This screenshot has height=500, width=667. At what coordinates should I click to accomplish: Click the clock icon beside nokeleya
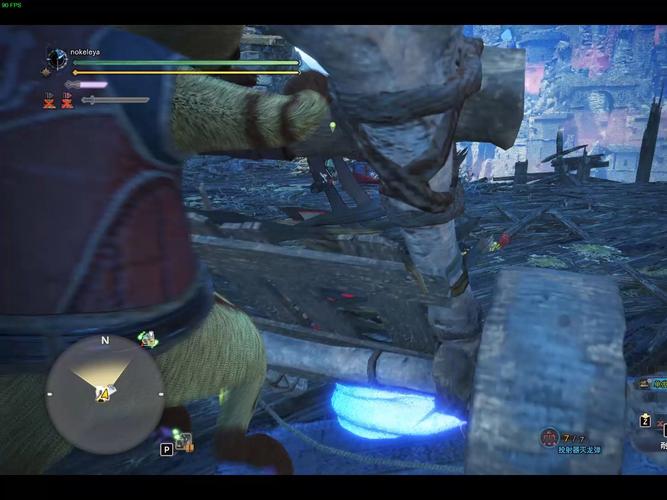point(57,59)
